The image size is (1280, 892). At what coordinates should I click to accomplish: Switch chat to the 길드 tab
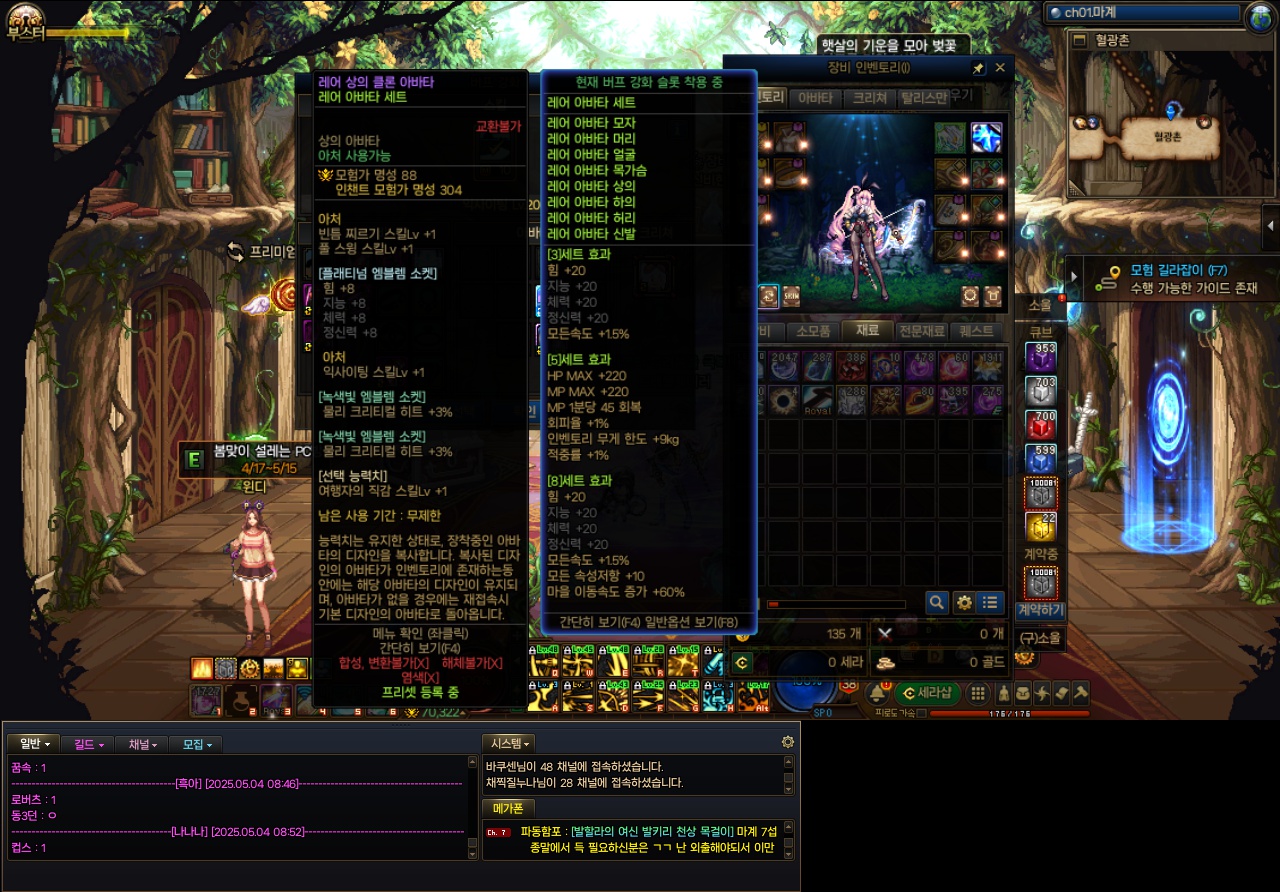coord(89,744)
